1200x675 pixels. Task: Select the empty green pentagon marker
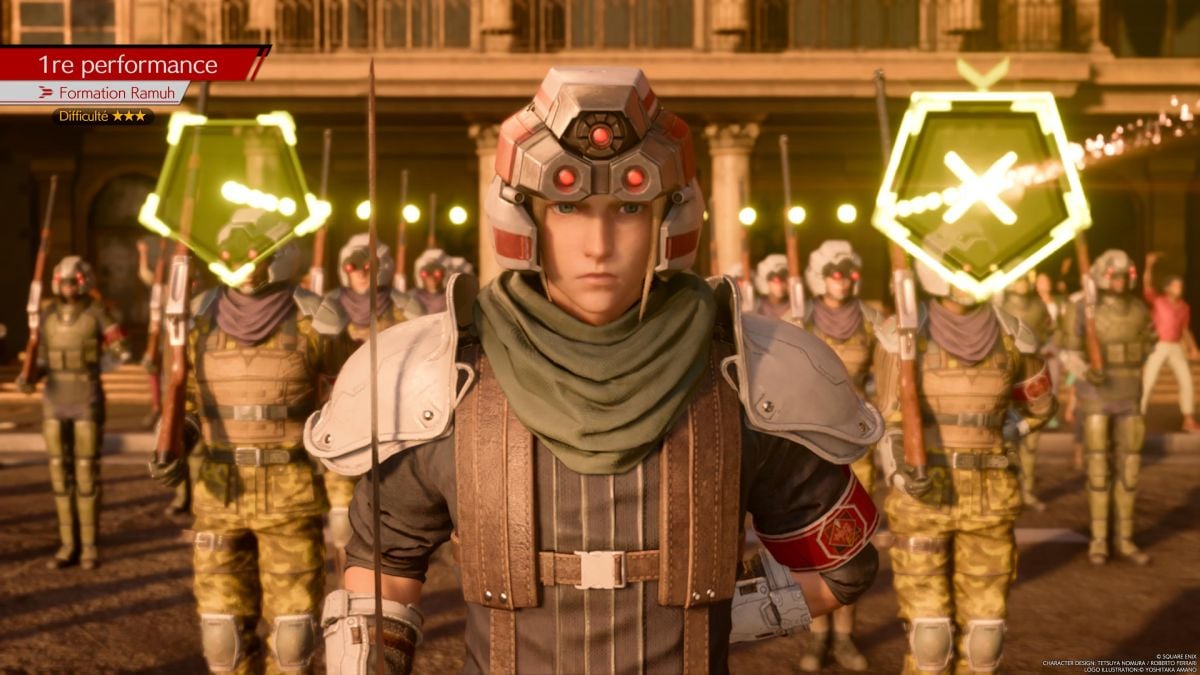click(233, 193)
